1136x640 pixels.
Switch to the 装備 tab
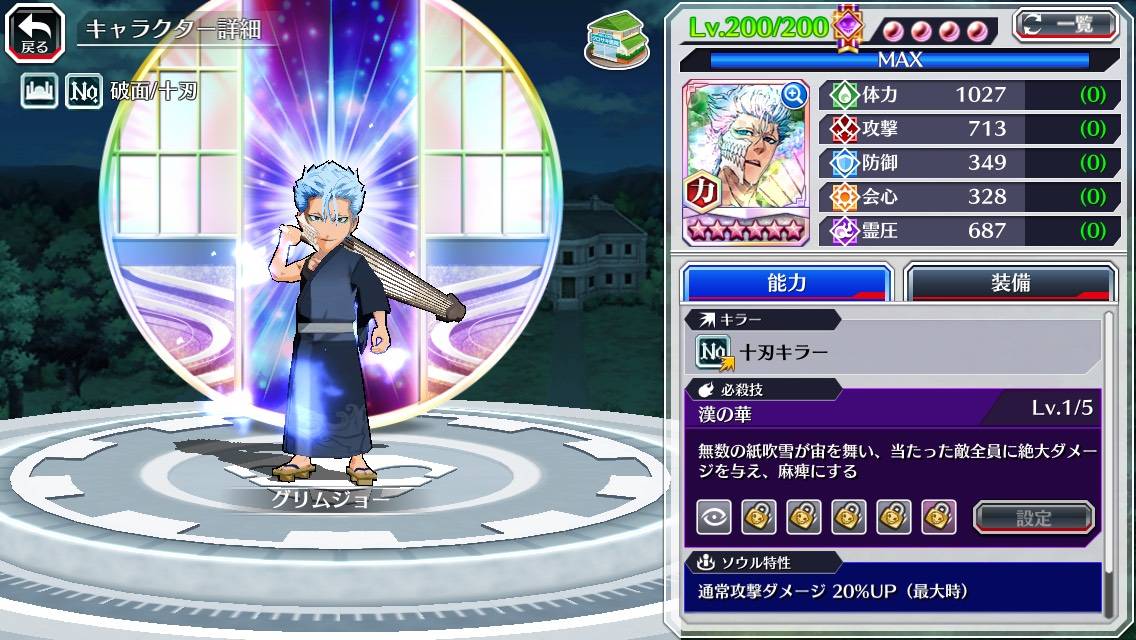tap(1010, 283)
